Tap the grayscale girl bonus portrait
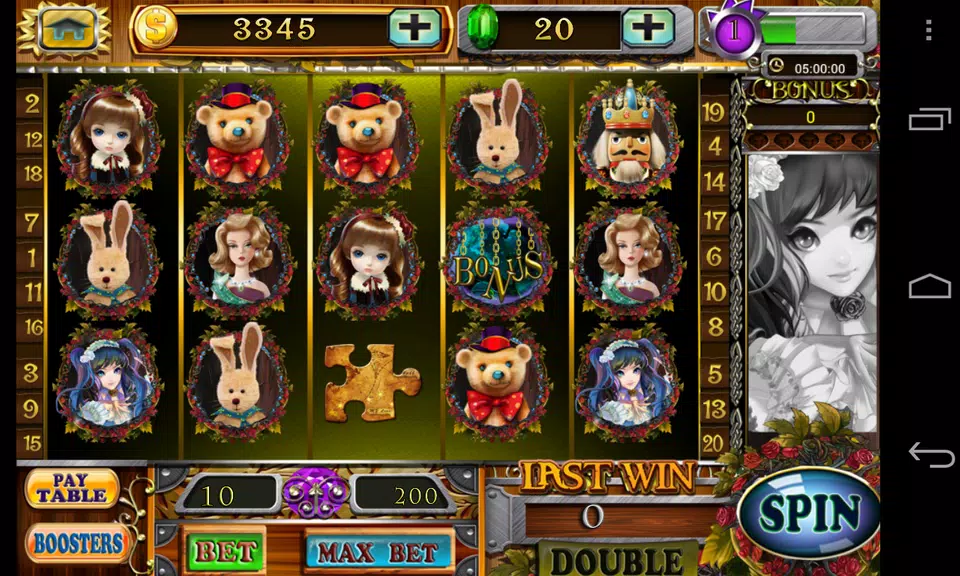This screenshot has height=576, width=960. click(812, 290)
